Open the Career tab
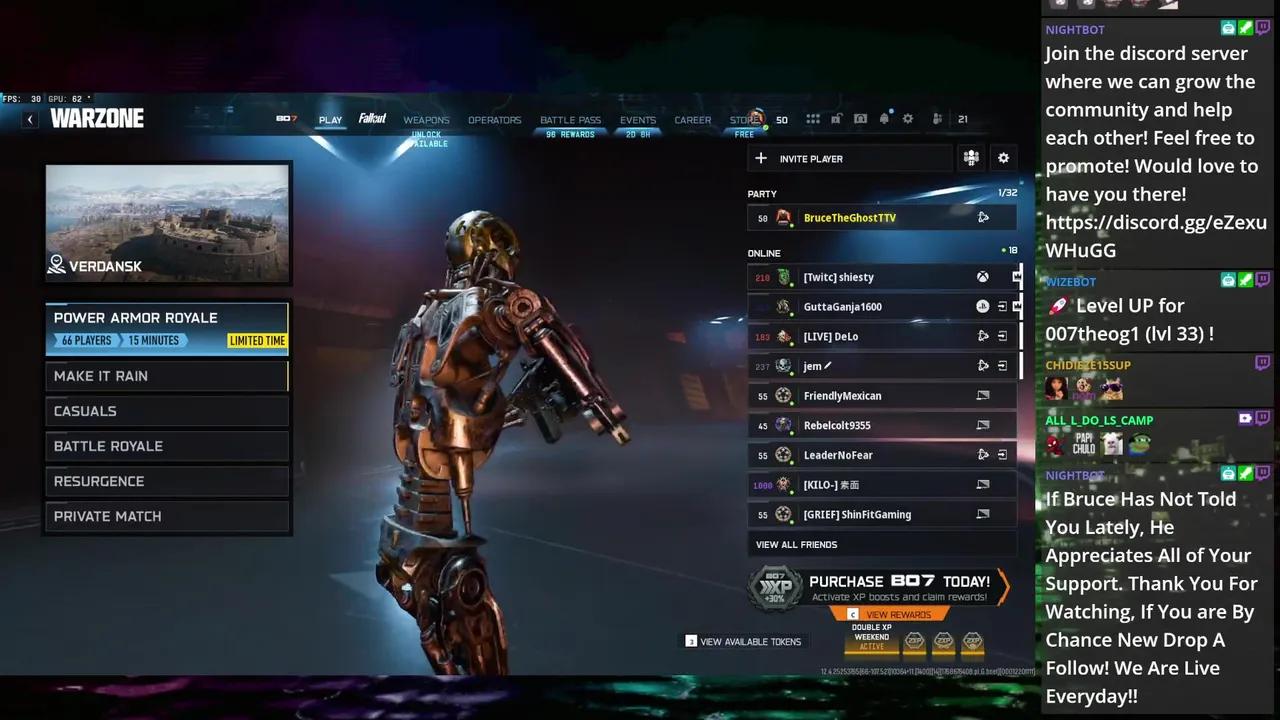1280x720 pixels. pos(692,120)
